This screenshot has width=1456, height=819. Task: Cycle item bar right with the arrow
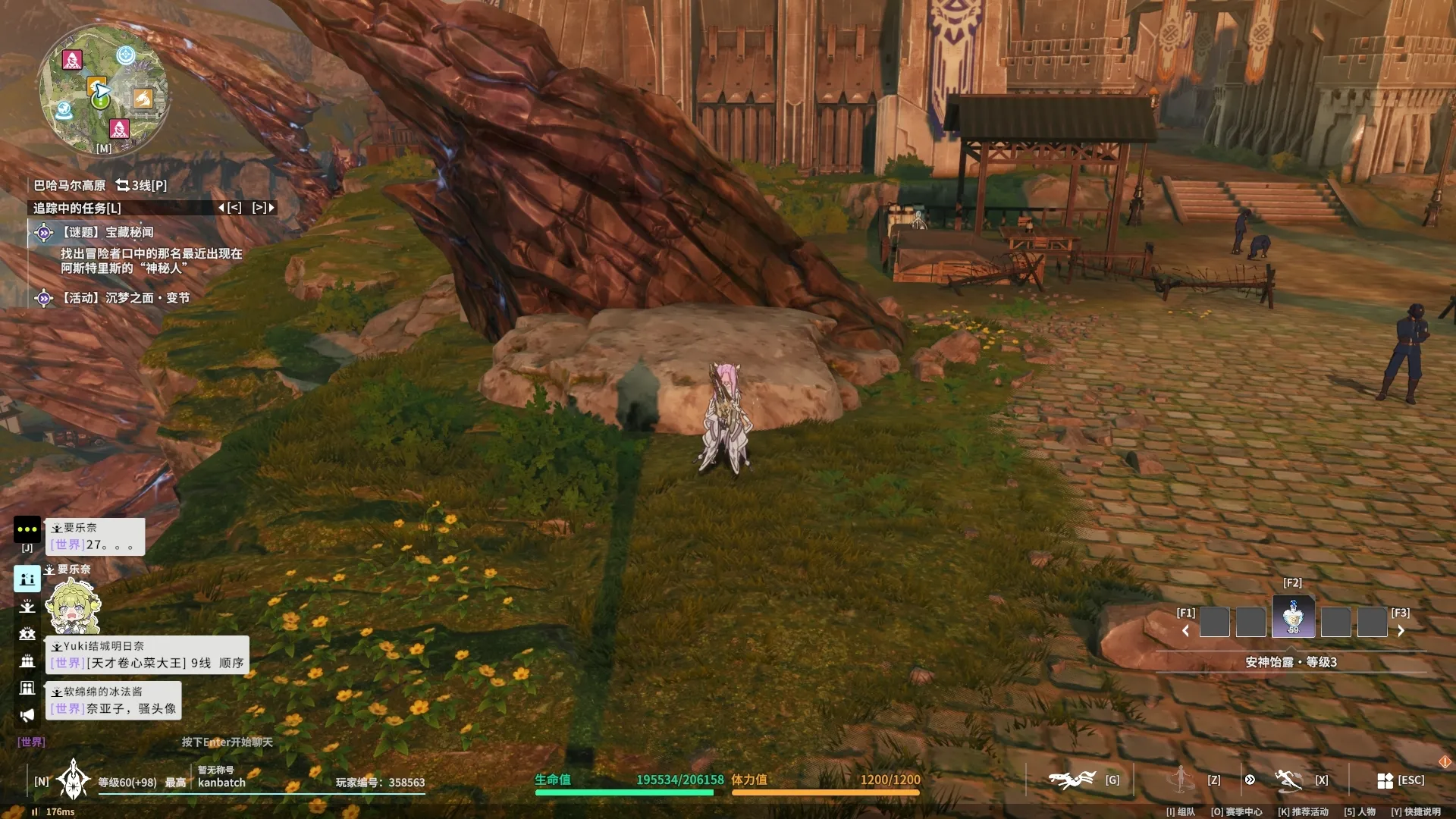[x=1401, y=631]
